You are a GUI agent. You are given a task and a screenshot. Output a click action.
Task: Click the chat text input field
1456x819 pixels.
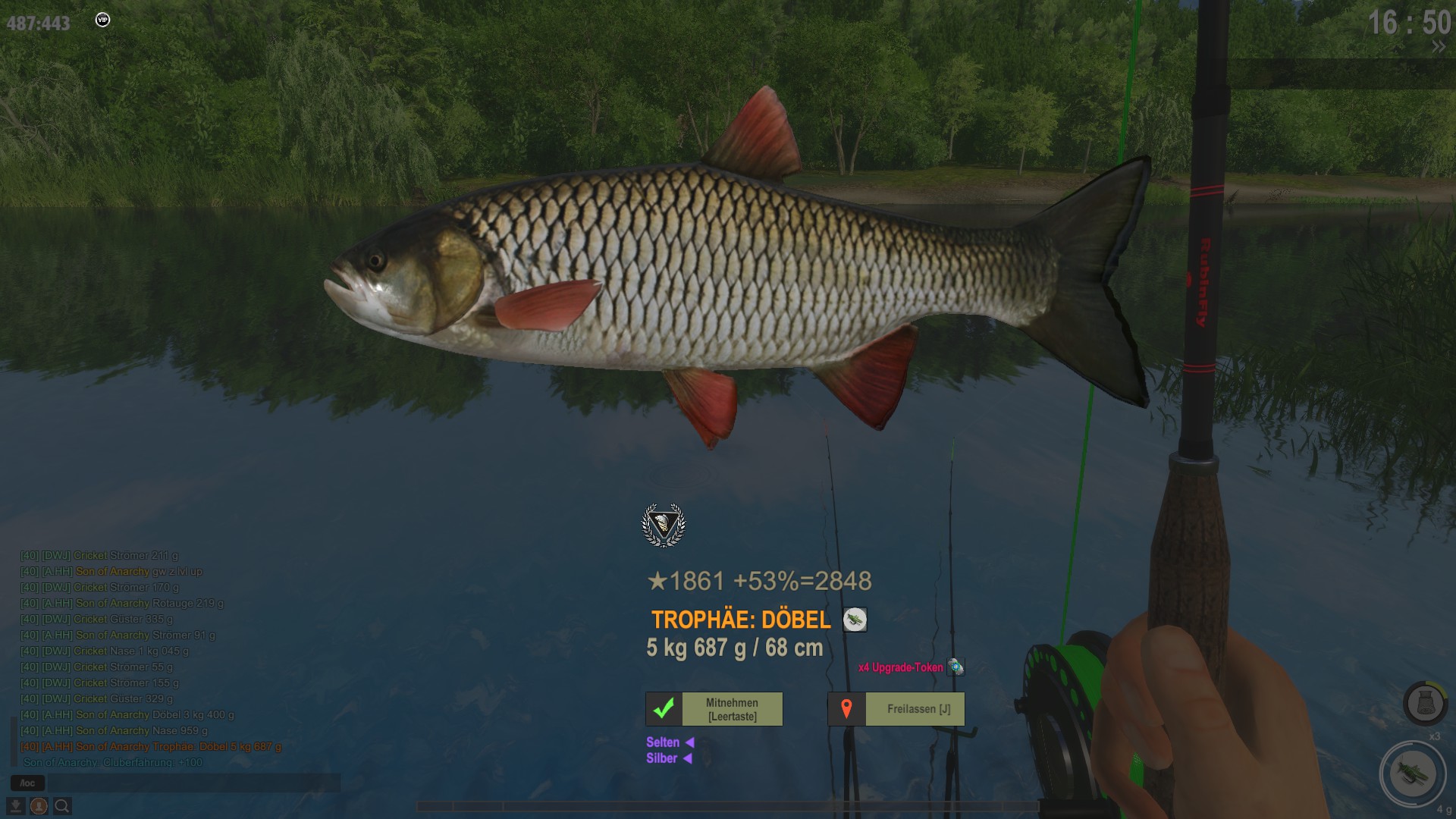(x=193, y=783)
